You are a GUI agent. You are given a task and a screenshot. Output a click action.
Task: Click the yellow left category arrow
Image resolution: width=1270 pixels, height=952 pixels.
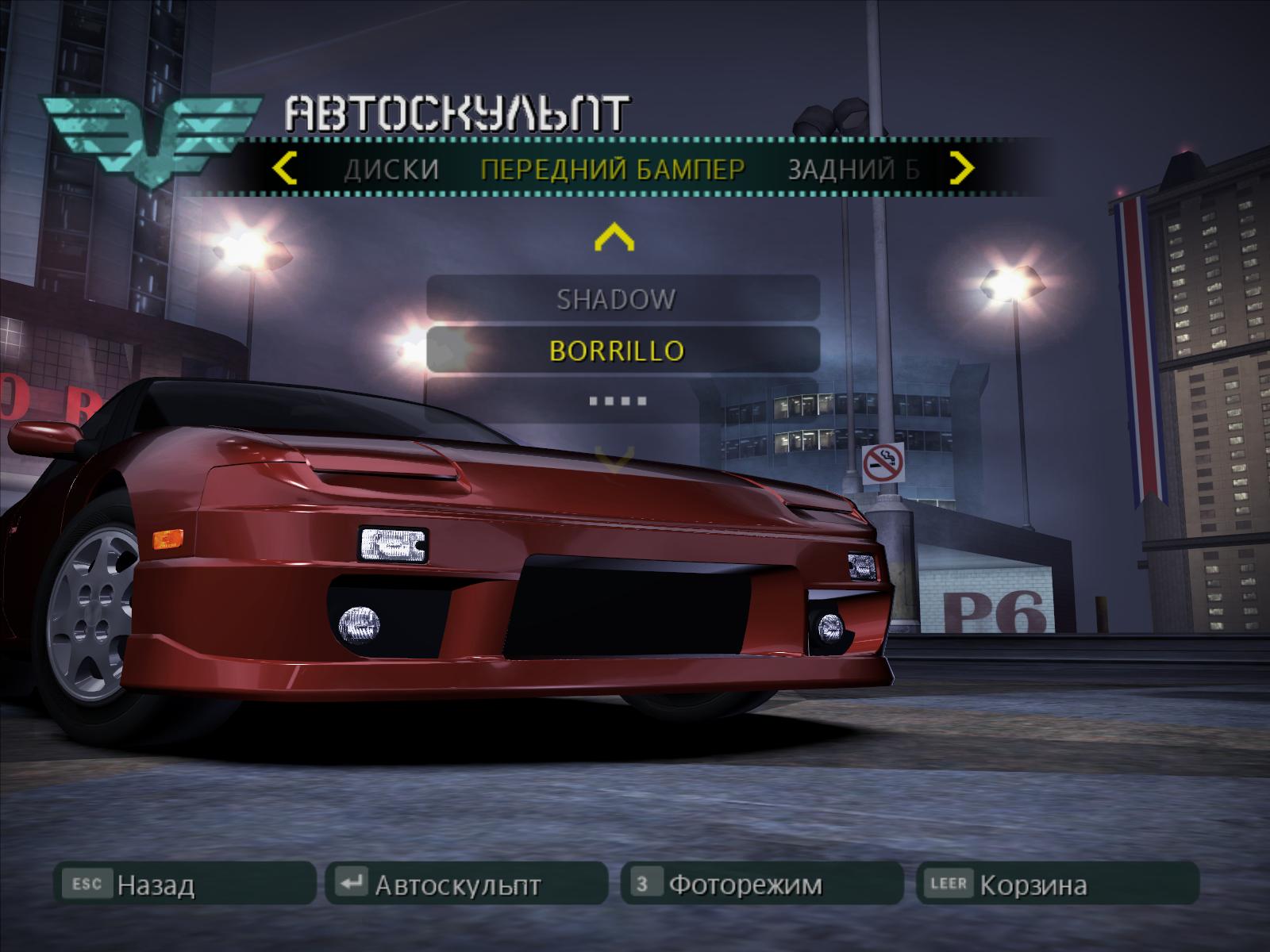coord(284,168)
